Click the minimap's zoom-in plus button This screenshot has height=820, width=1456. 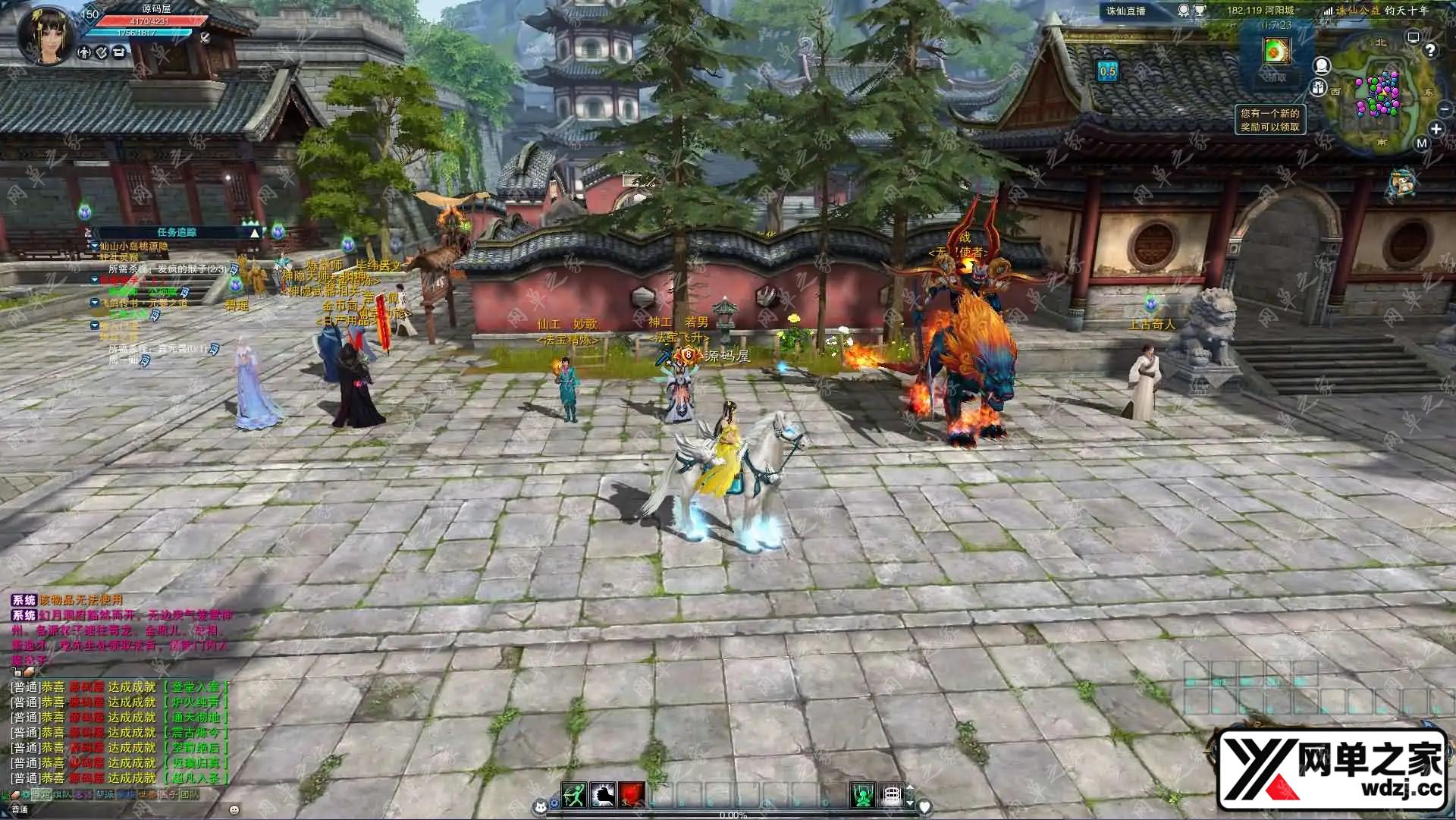(1436, 130)
